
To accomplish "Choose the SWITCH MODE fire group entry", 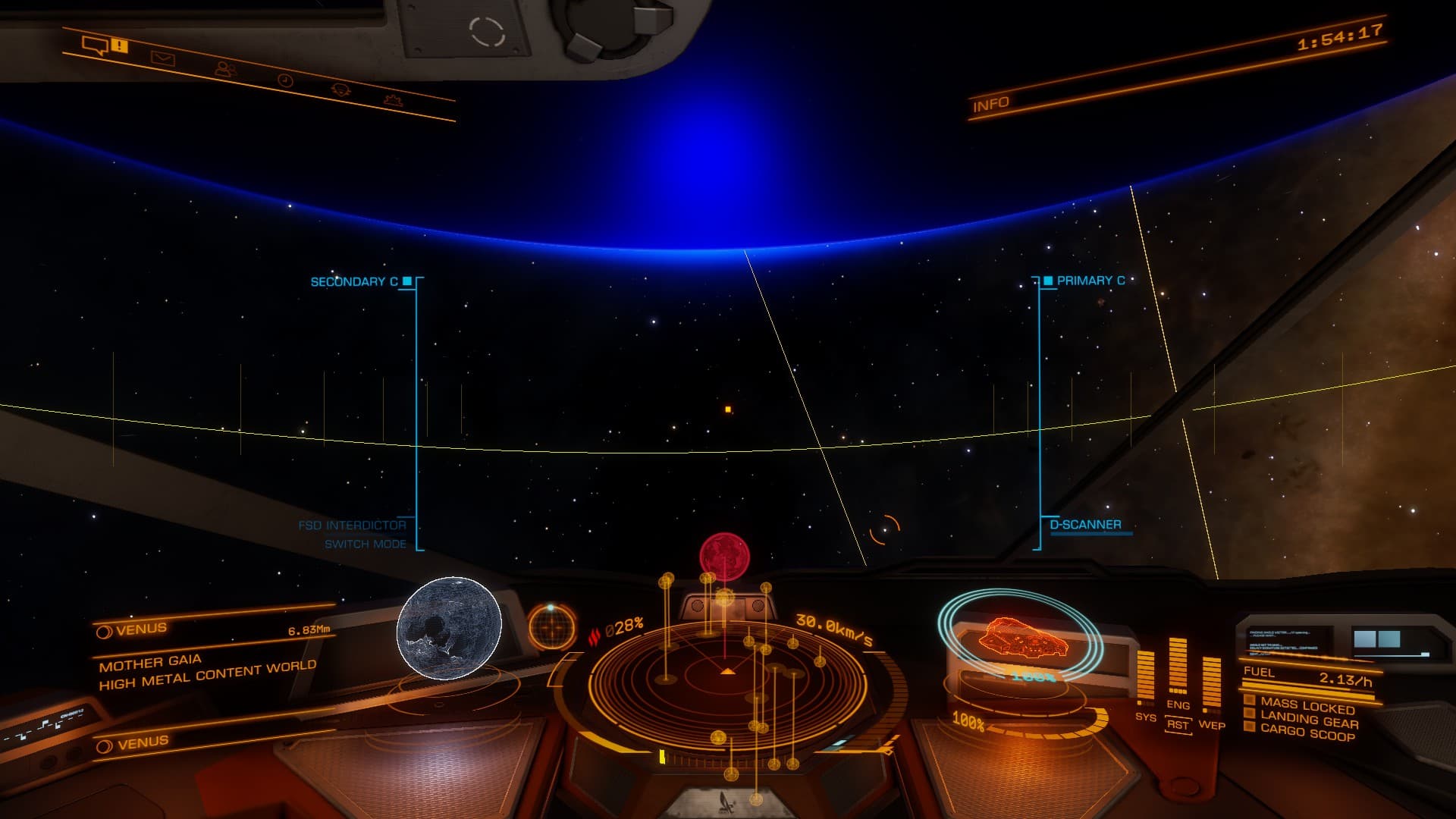I will [366, 544].
